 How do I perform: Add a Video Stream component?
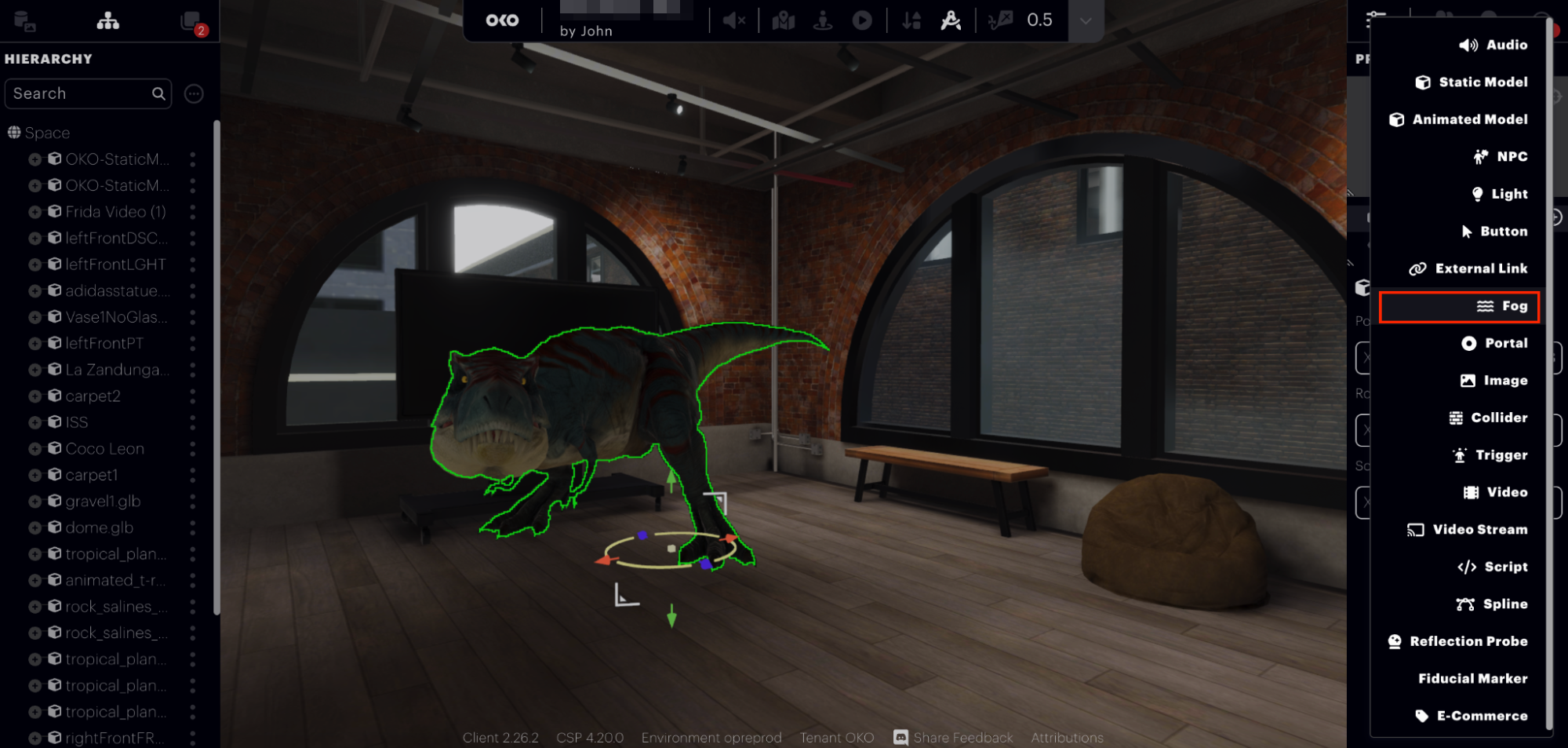1467,530
